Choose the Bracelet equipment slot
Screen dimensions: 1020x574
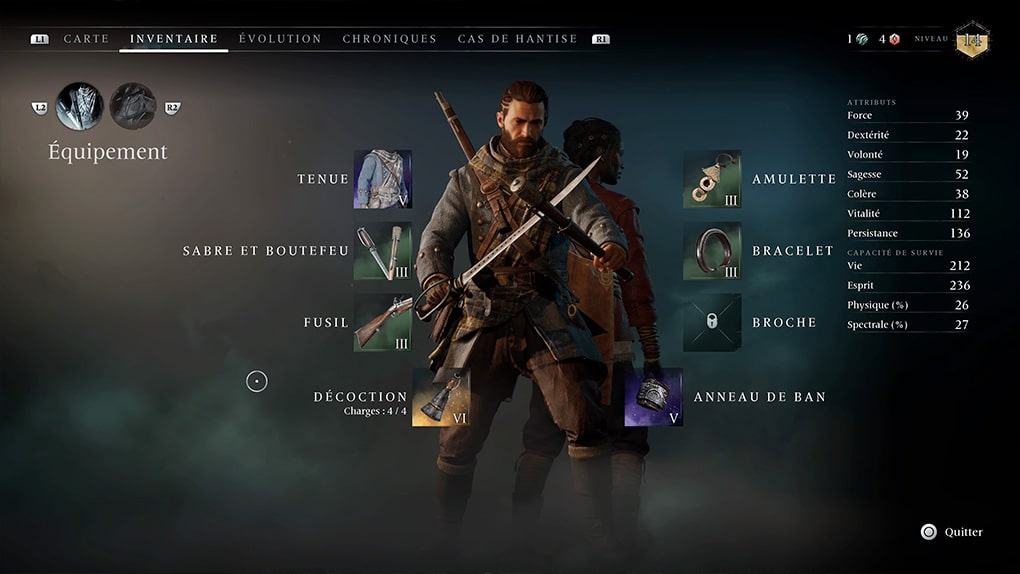coord(712,251)
